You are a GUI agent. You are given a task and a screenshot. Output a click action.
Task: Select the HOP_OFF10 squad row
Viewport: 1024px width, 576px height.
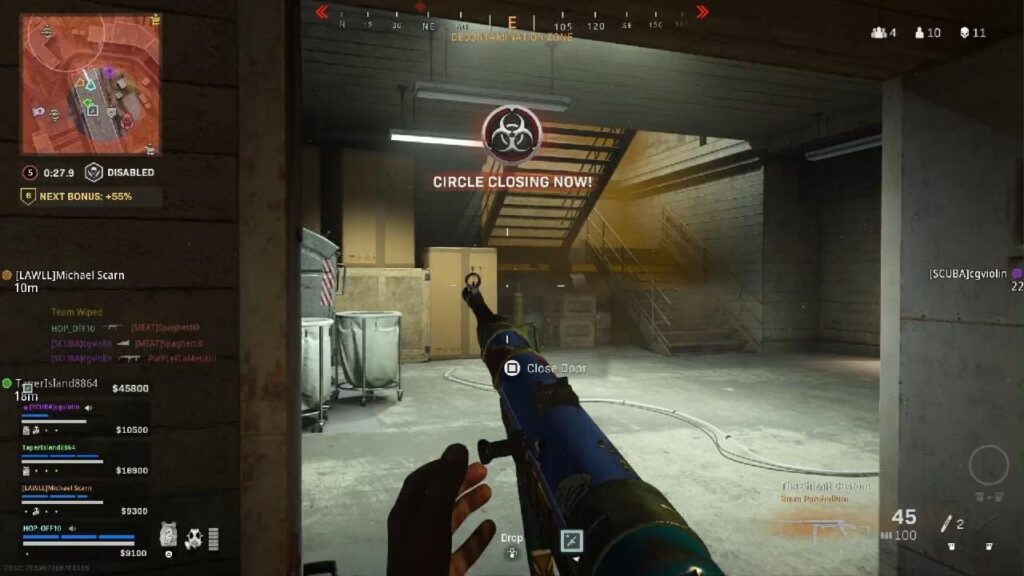tap(85, 533)
